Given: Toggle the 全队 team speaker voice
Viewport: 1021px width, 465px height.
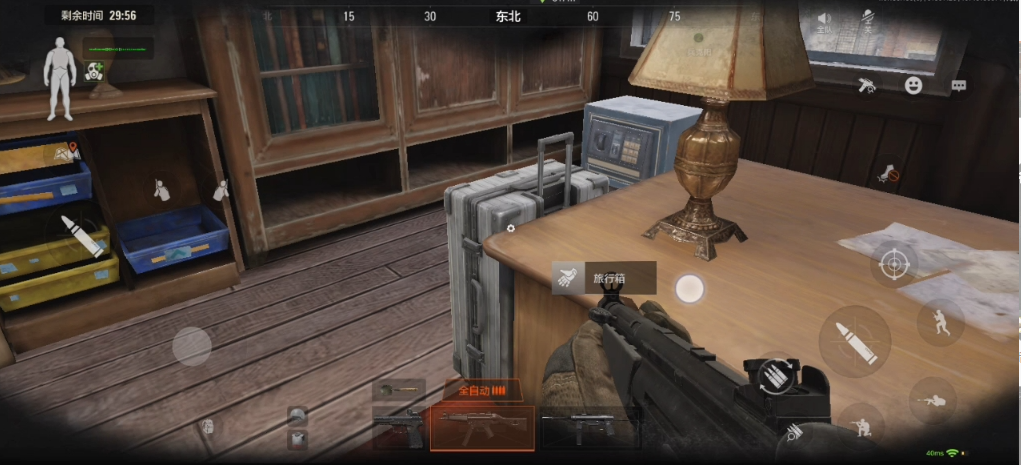Looking at the screenshot, I should 824,21.
